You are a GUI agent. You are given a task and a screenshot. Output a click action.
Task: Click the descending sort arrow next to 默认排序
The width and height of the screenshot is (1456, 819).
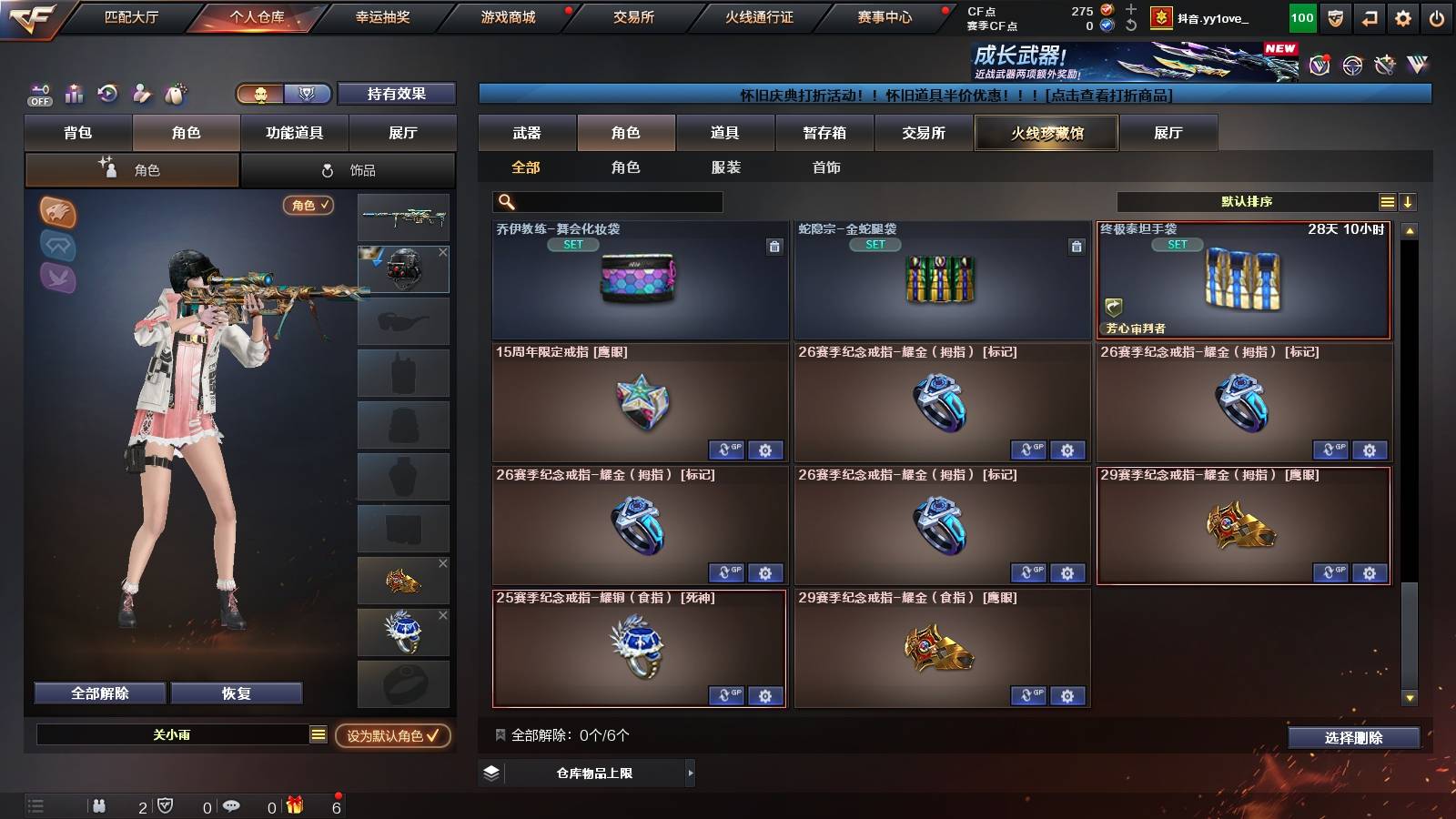(1409, 201)
